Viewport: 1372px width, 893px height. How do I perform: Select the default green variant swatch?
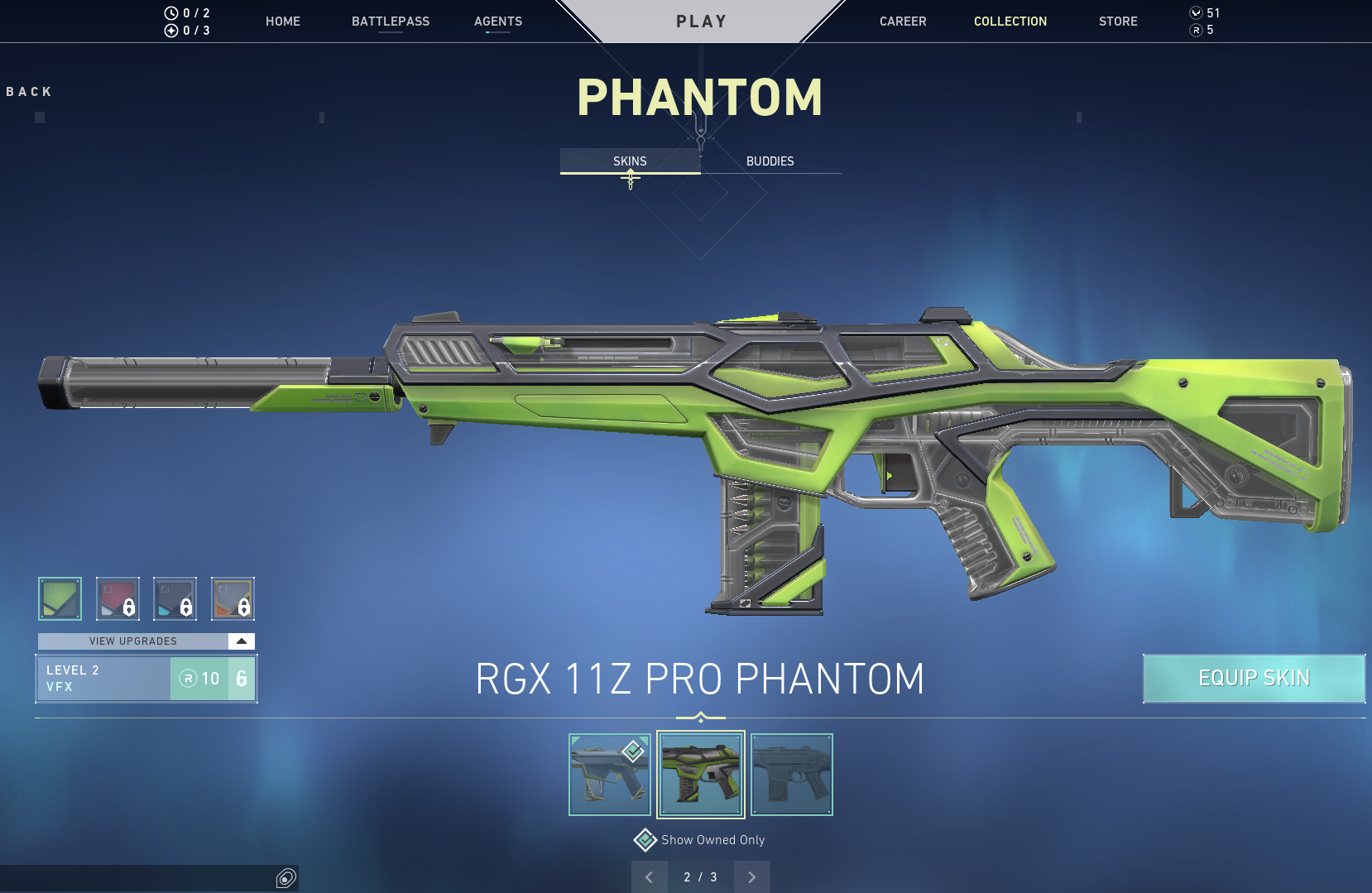tap(60, 598)
